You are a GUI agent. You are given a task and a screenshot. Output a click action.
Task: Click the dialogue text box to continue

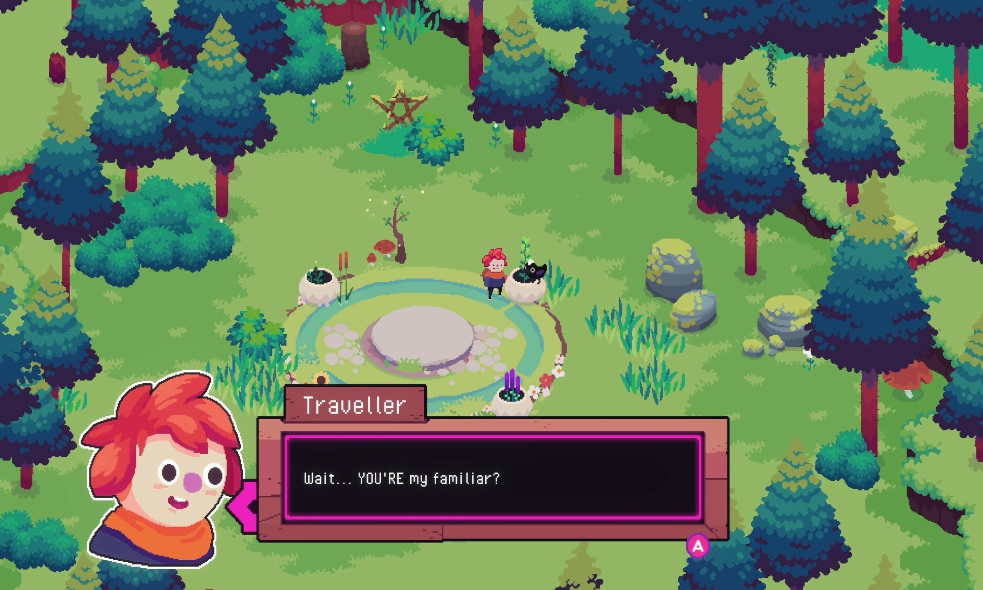[492, 478]
